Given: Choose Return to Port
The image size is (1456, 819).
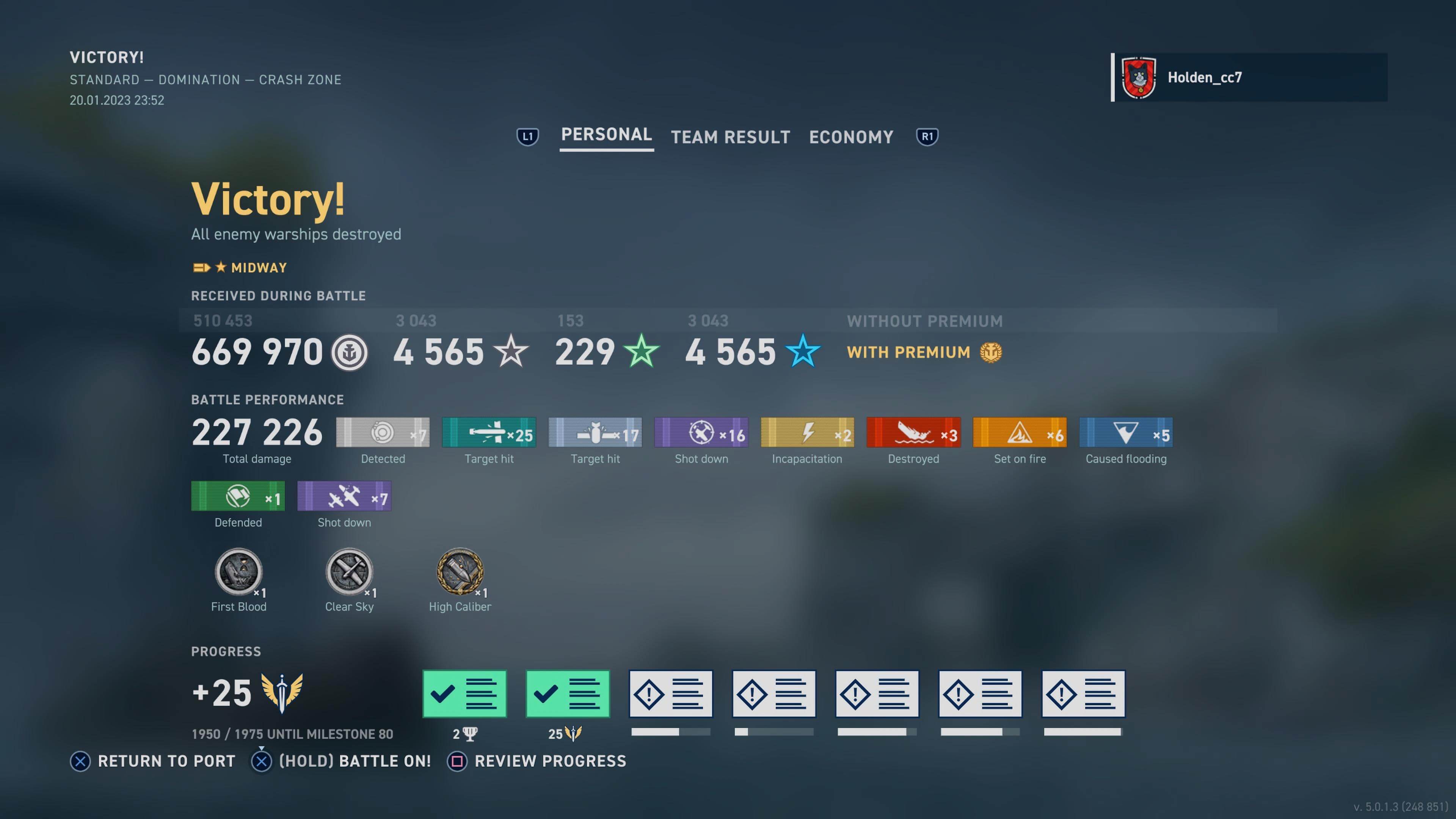Looking at the screenshot, I should tap(152, 761).
